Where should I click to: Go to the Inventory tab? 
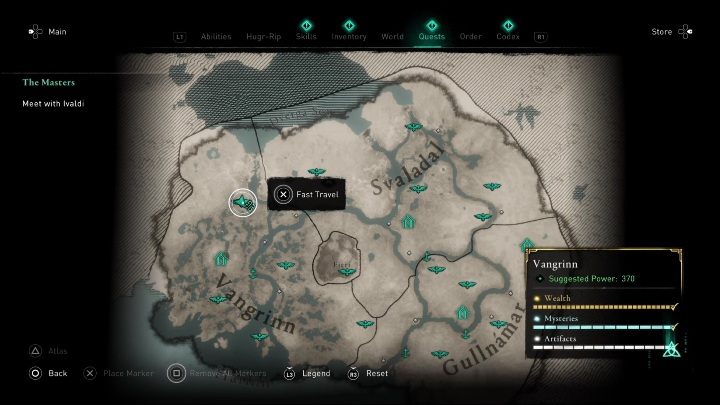349,37
